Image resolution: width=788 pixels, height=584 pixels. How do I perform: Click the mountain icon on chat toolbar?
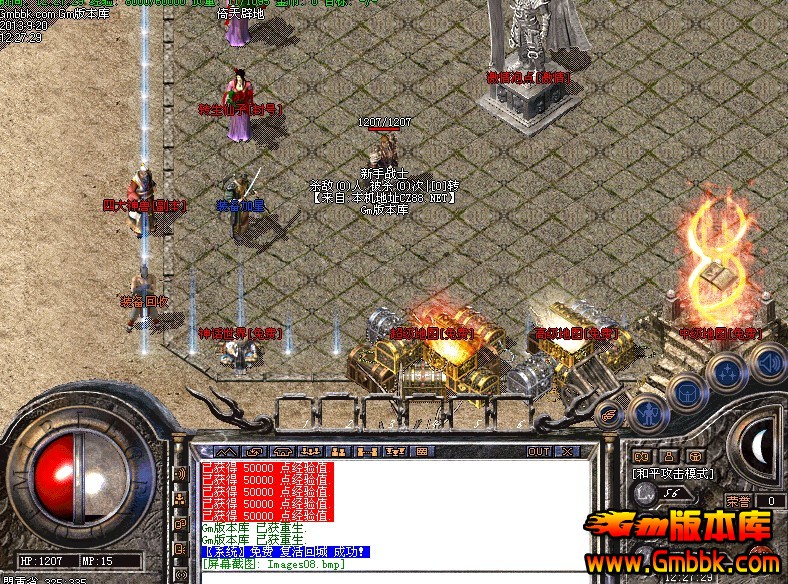[225, 452]
